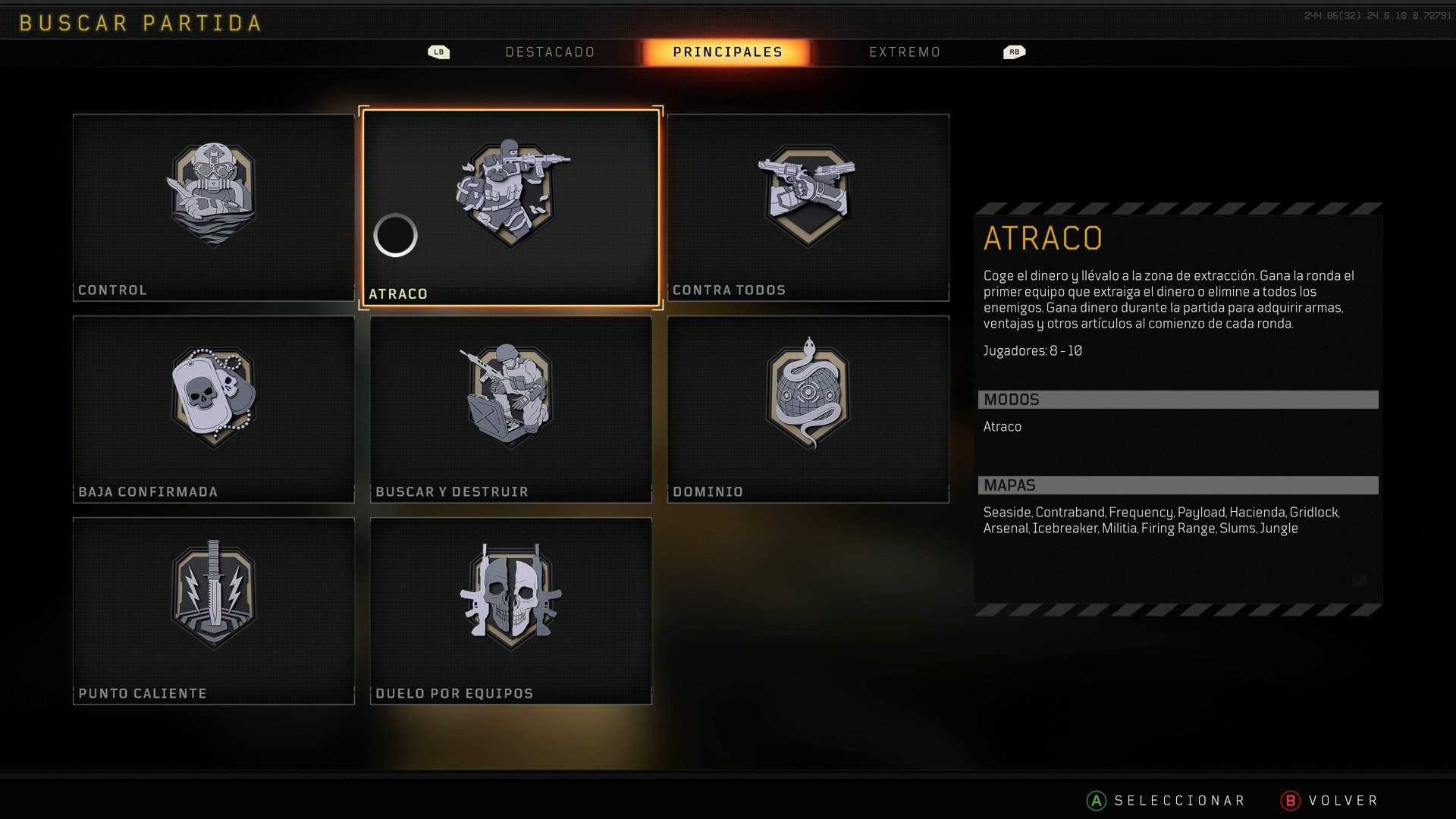
Task: Choose Duelo por Equipos split-skull icon
Action: tap(510, 598)
